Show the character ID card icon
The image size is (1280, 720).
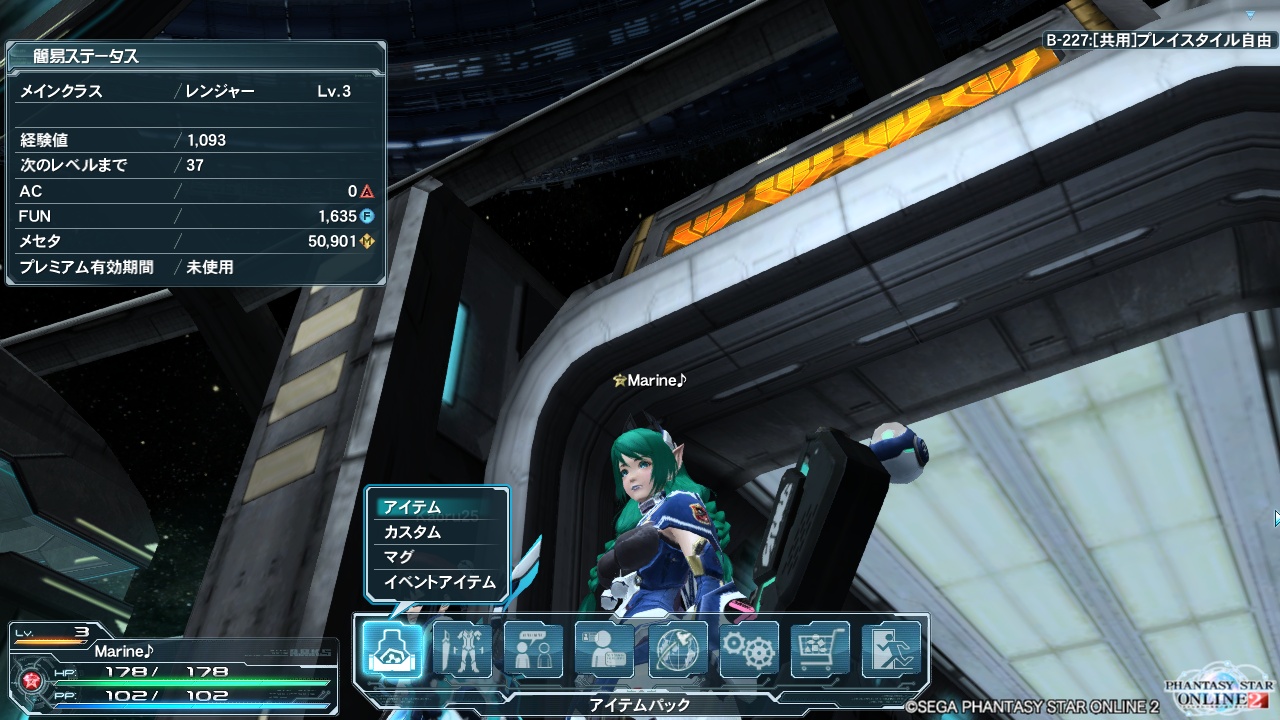(604, 650)
